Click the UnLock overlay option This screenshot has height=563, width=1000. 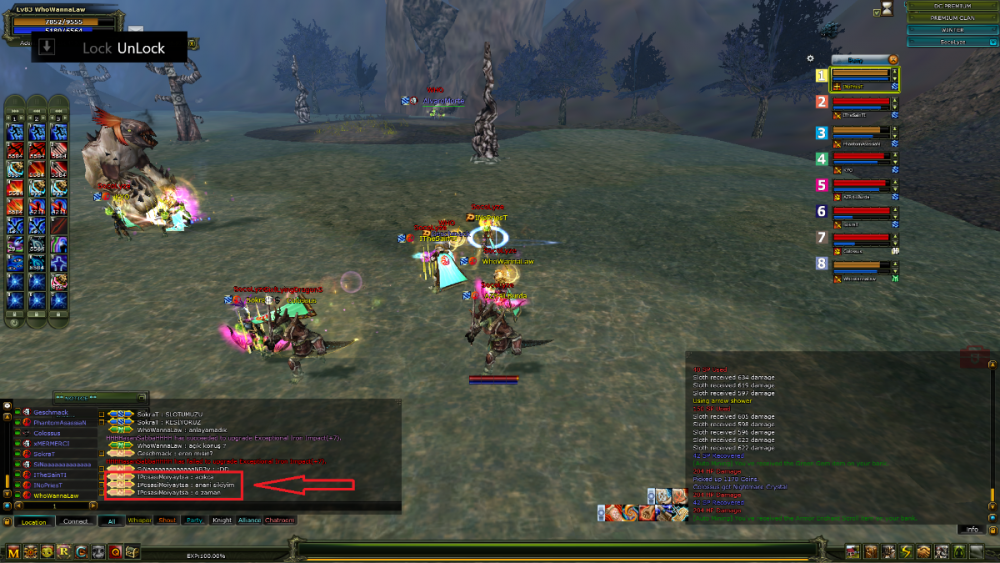(x=141, y=48)
